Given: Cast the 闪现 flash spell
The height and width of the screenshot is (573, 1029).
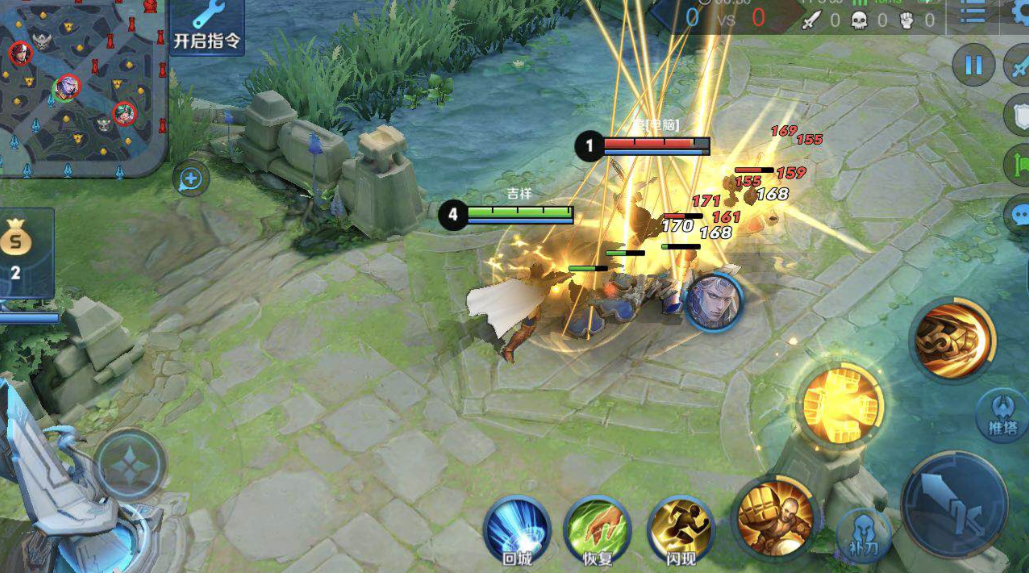Looking at the screenshot, I should 681,530.
